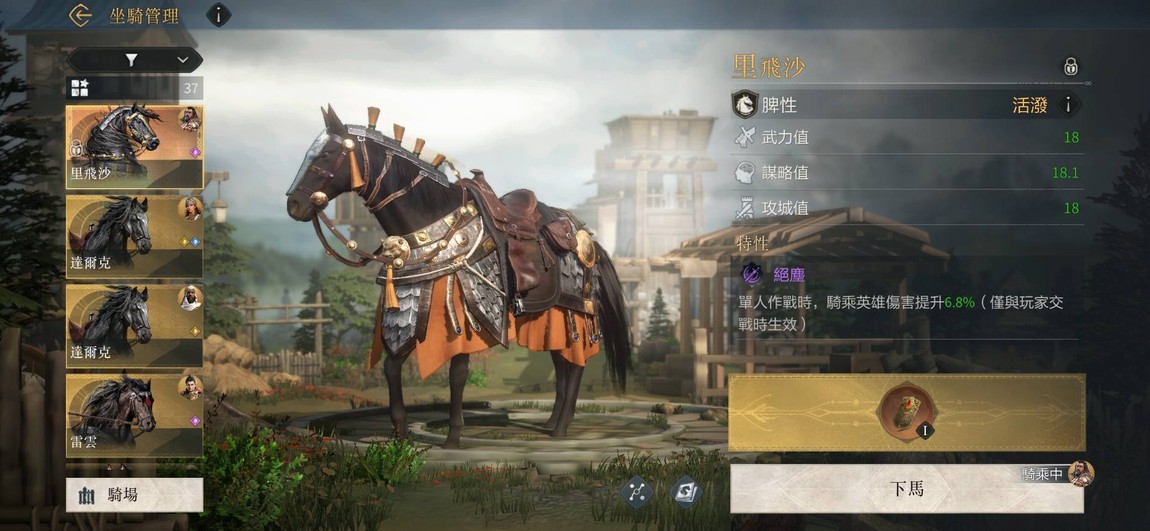Screen dimensions: 1150x531
Task: Toggle the lock icon for 里飛沙
Action: tap(1070, 67)
